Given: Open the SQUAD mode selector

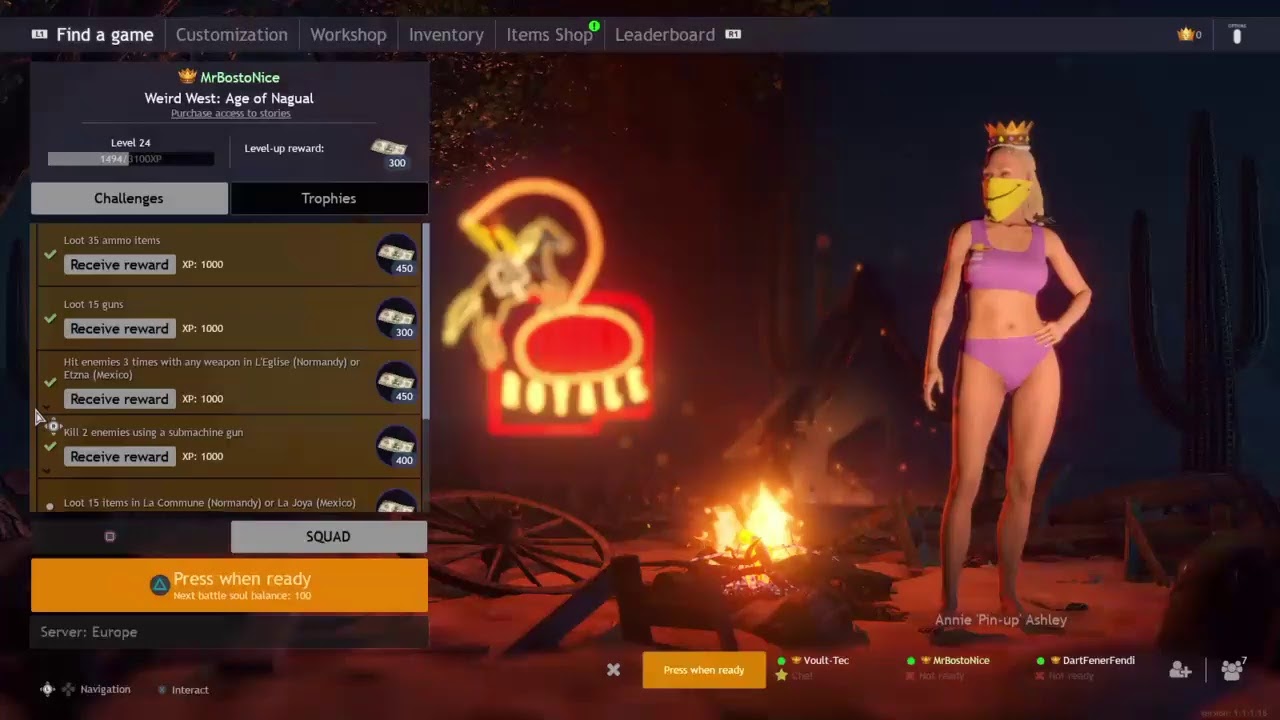Looking at the screenshot, I should click(x=328, y=537).
